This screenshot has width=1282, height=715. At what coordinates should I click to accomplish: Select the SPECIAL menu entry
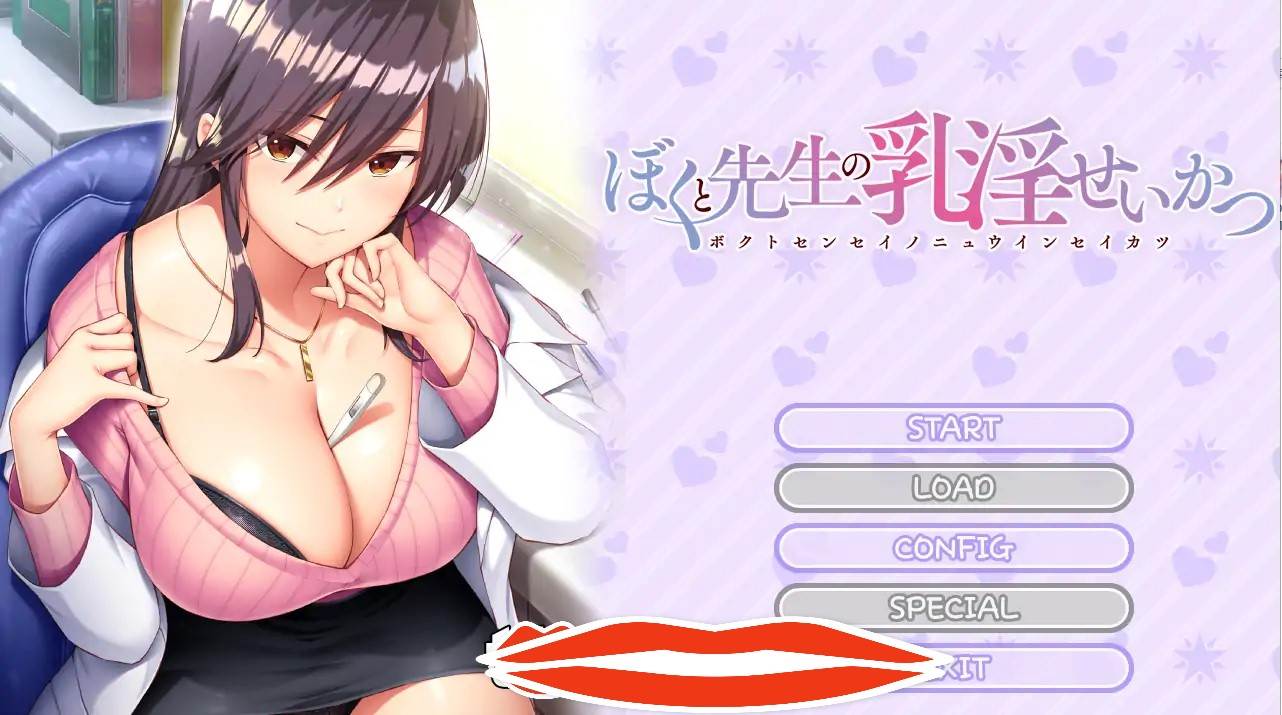[953, 607]
